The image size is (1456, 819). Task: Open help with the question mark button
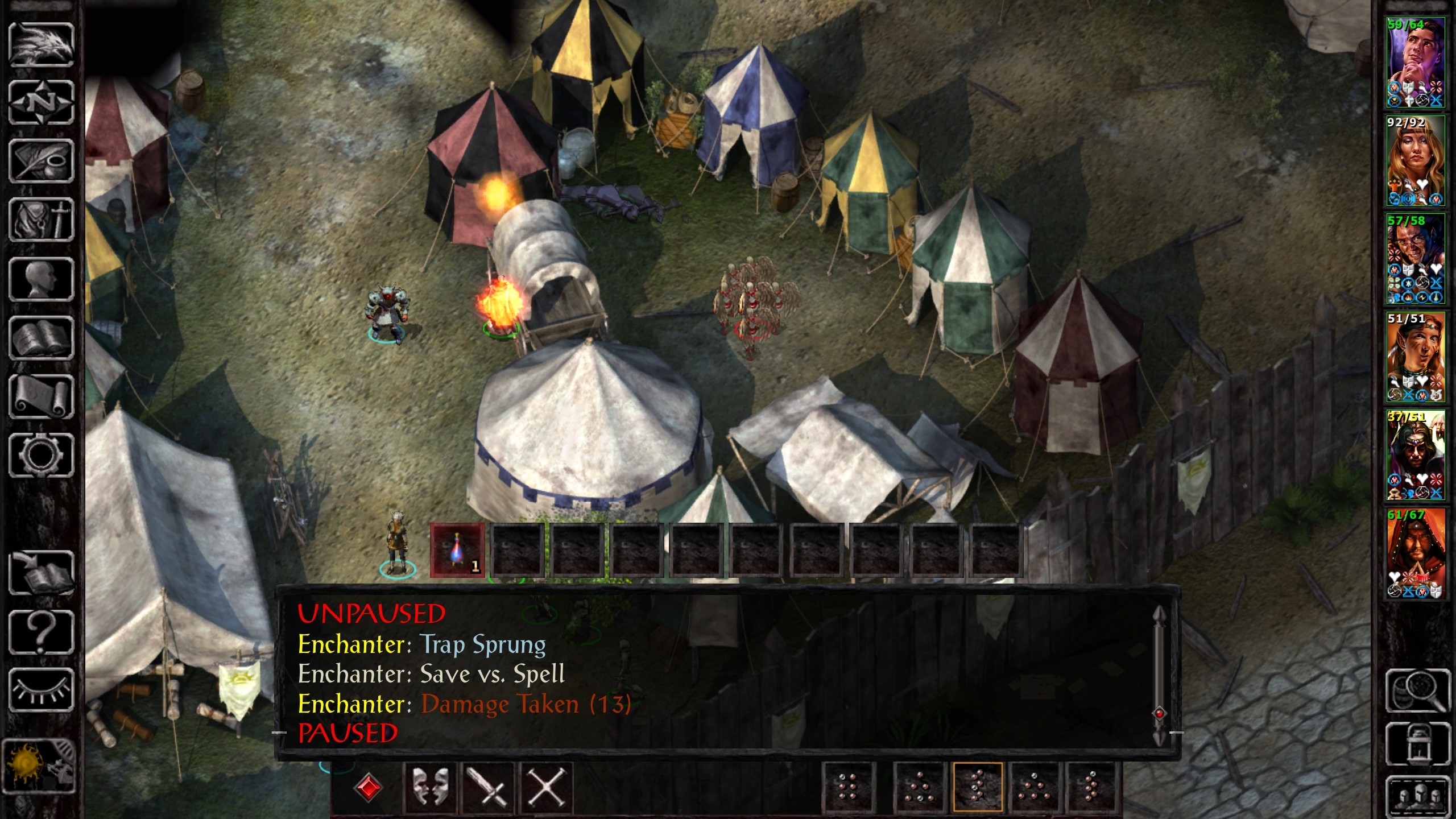point(41,632)
